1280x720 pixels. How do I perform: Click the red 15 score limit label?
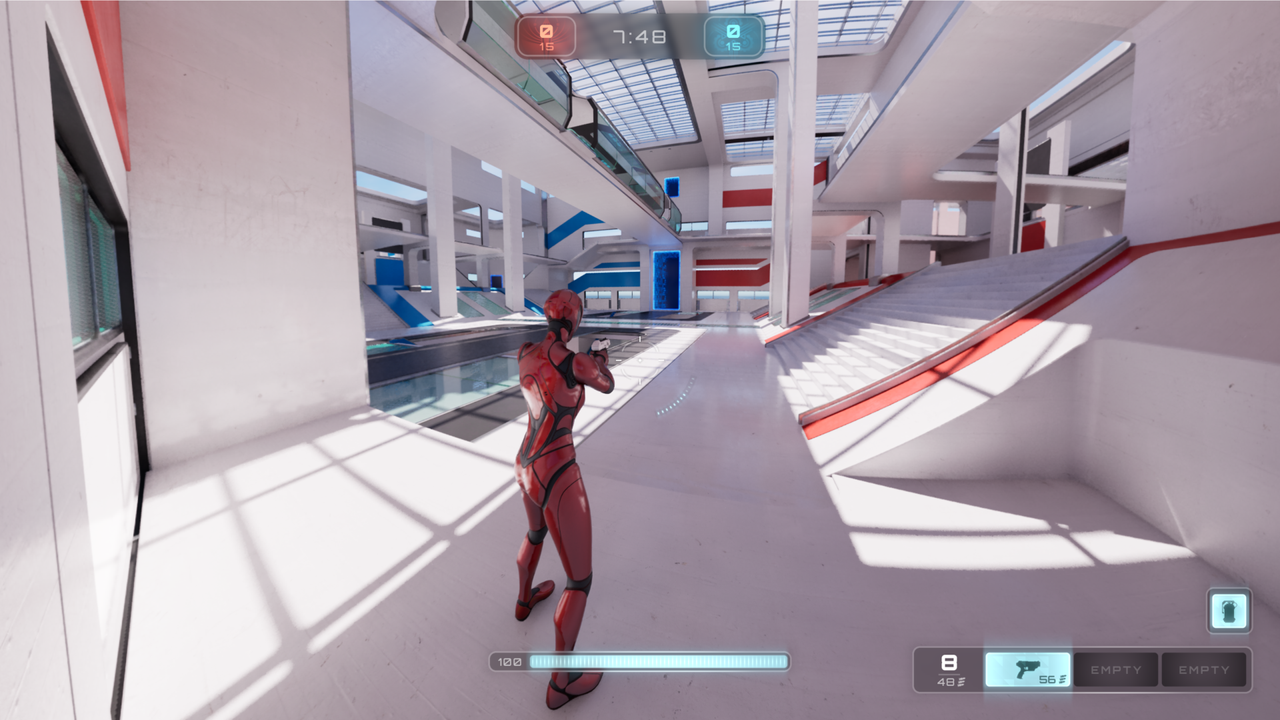(546, 44)
